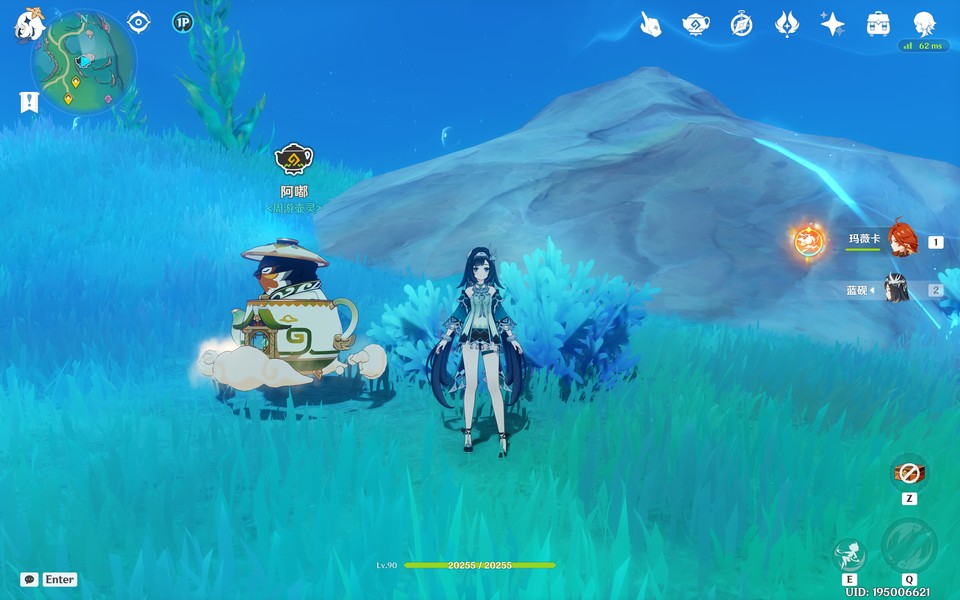Open the character profile head icon
Viewport: 960px width, 600px height.
(x=924, y=25)
